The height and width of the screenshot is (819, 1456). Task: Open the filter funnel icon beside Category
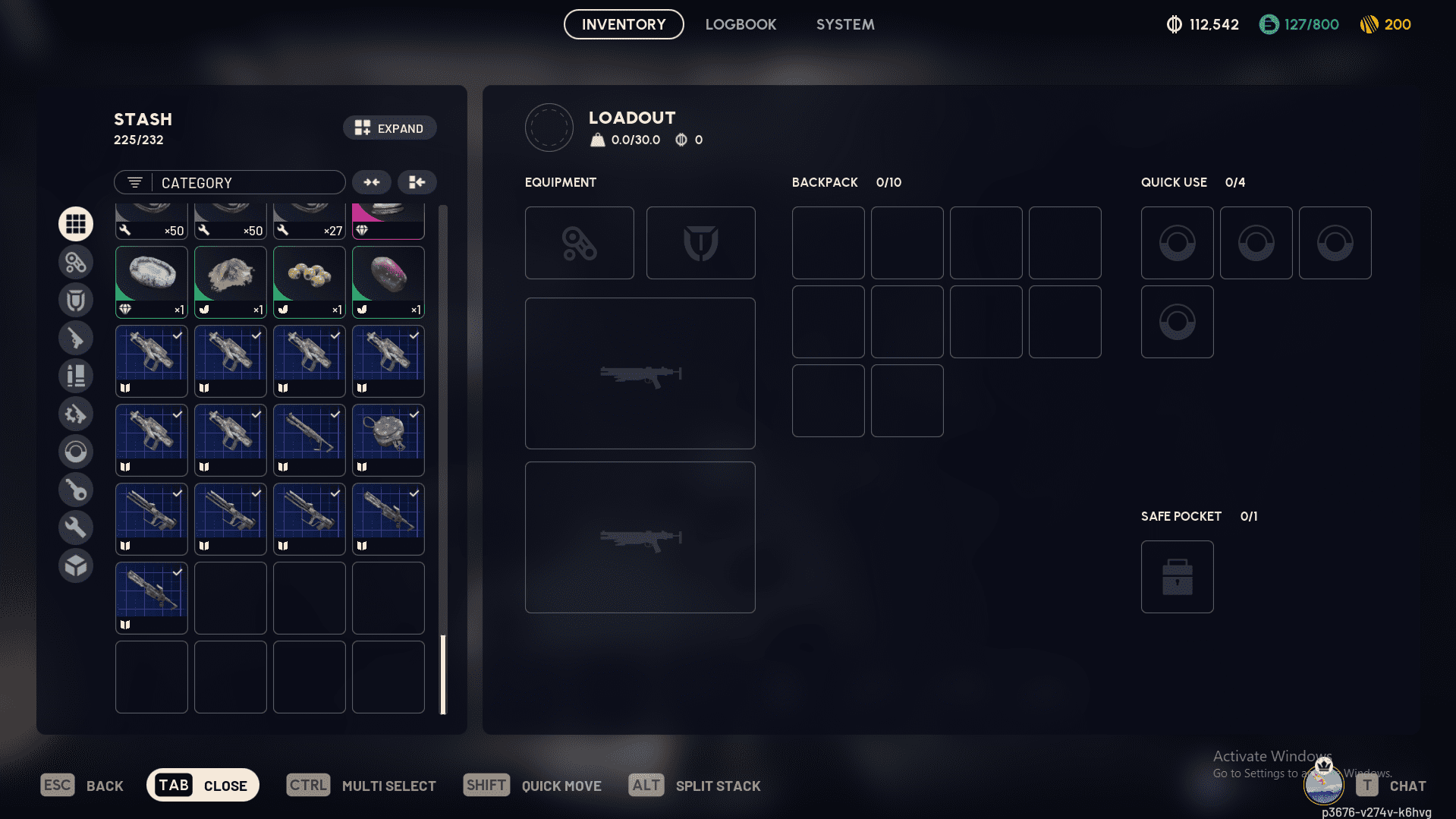tap(134, 182)
